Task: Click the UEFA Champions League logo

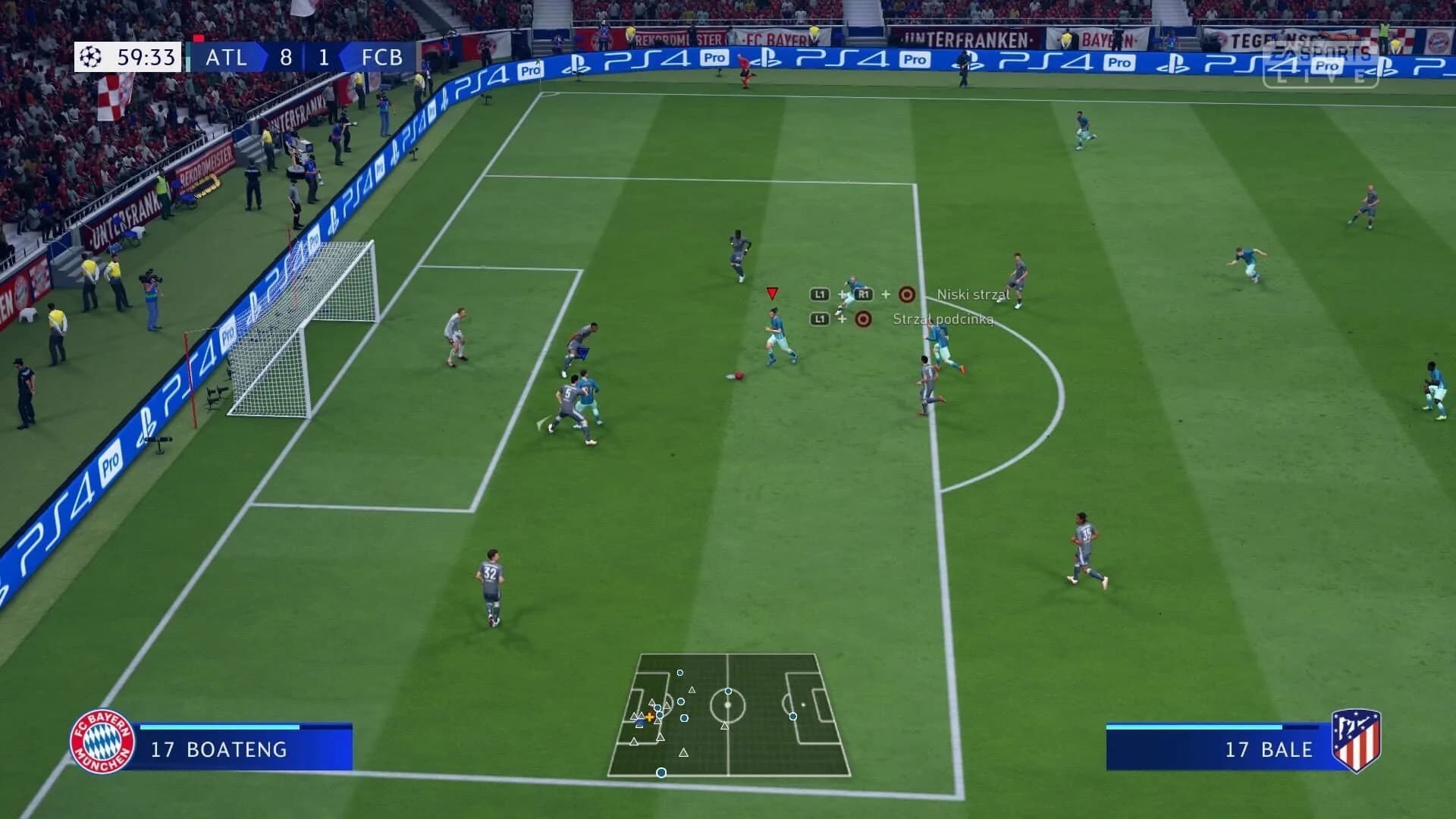Action: click(90, 55)
